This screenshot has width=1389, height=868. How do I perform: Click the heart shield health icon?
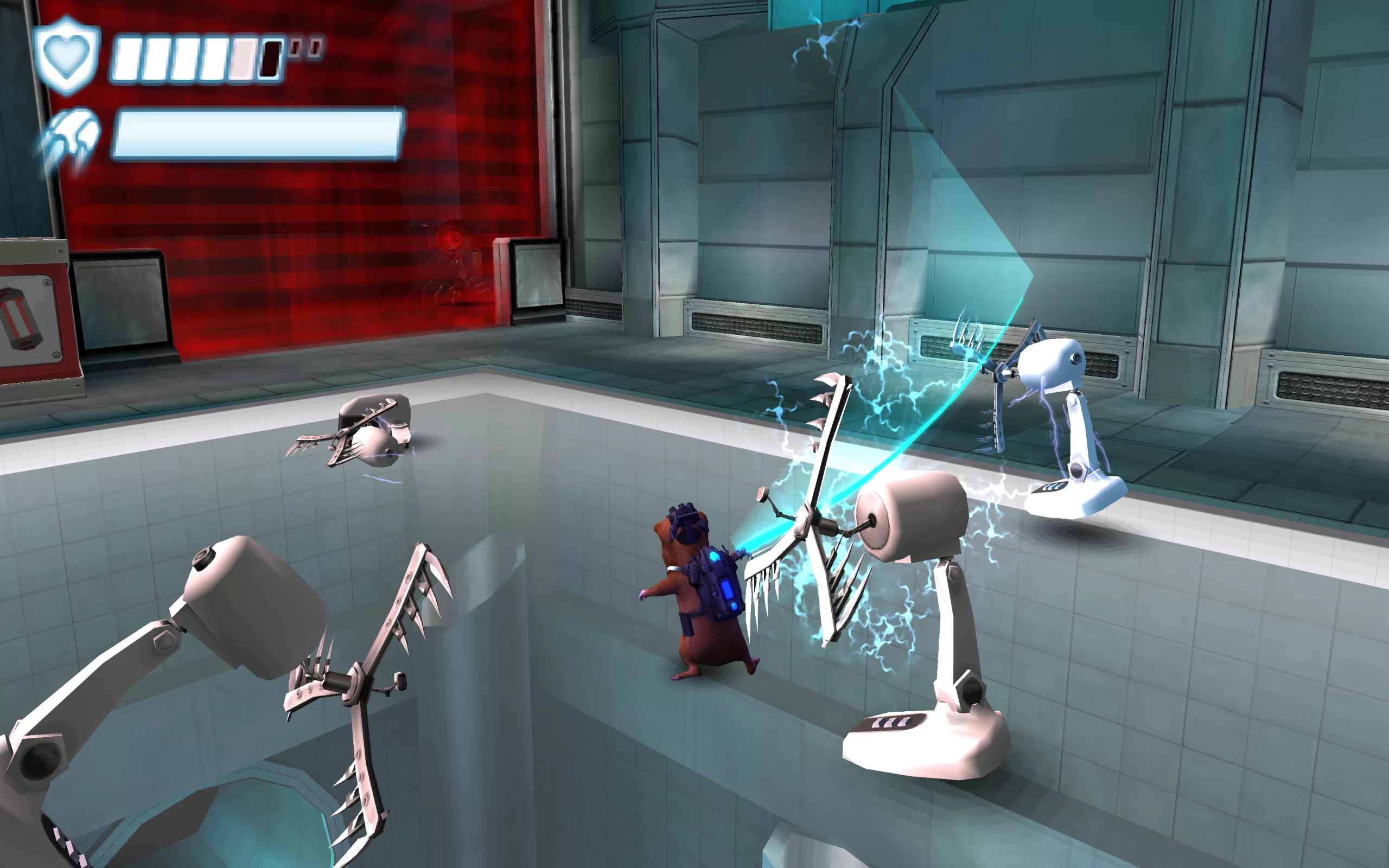tap(67, 55)
